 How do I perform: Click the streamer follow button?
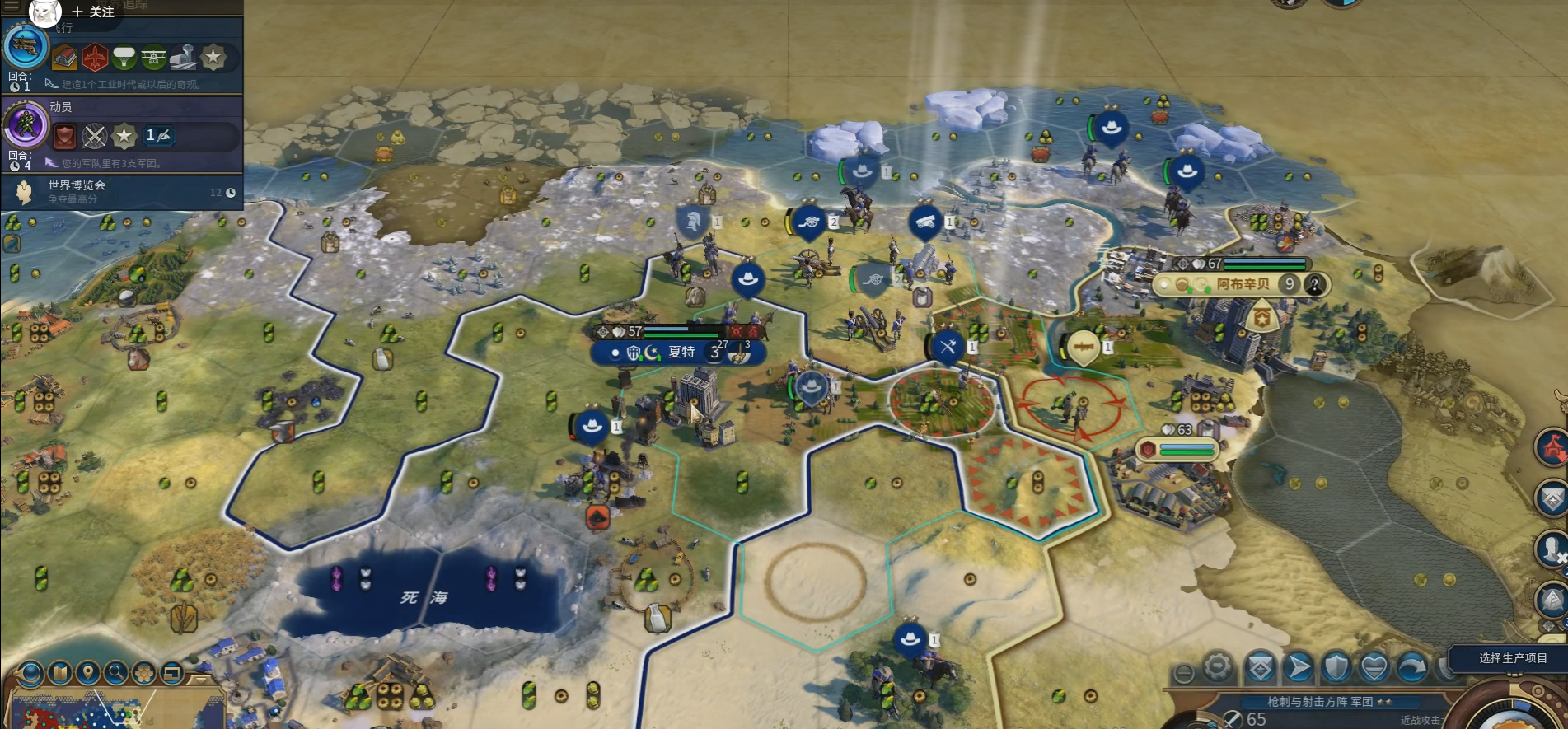[93, 12]
